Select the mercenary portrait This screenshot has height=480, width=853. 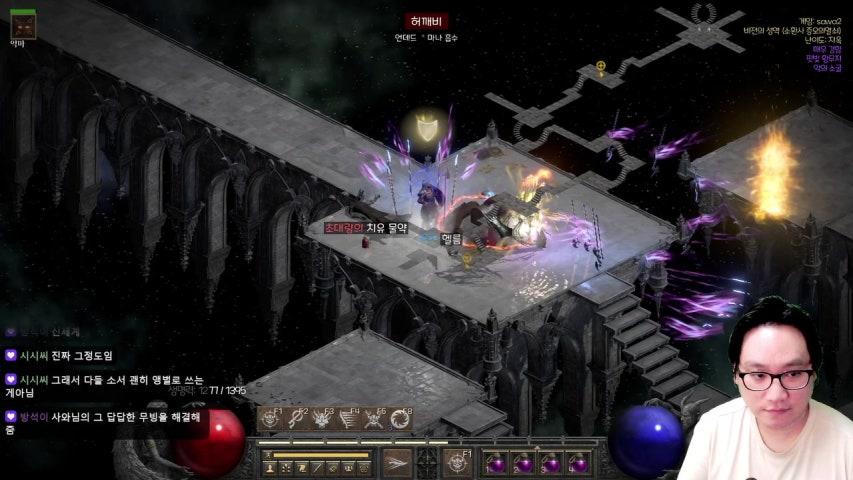(x=22, y=25)
